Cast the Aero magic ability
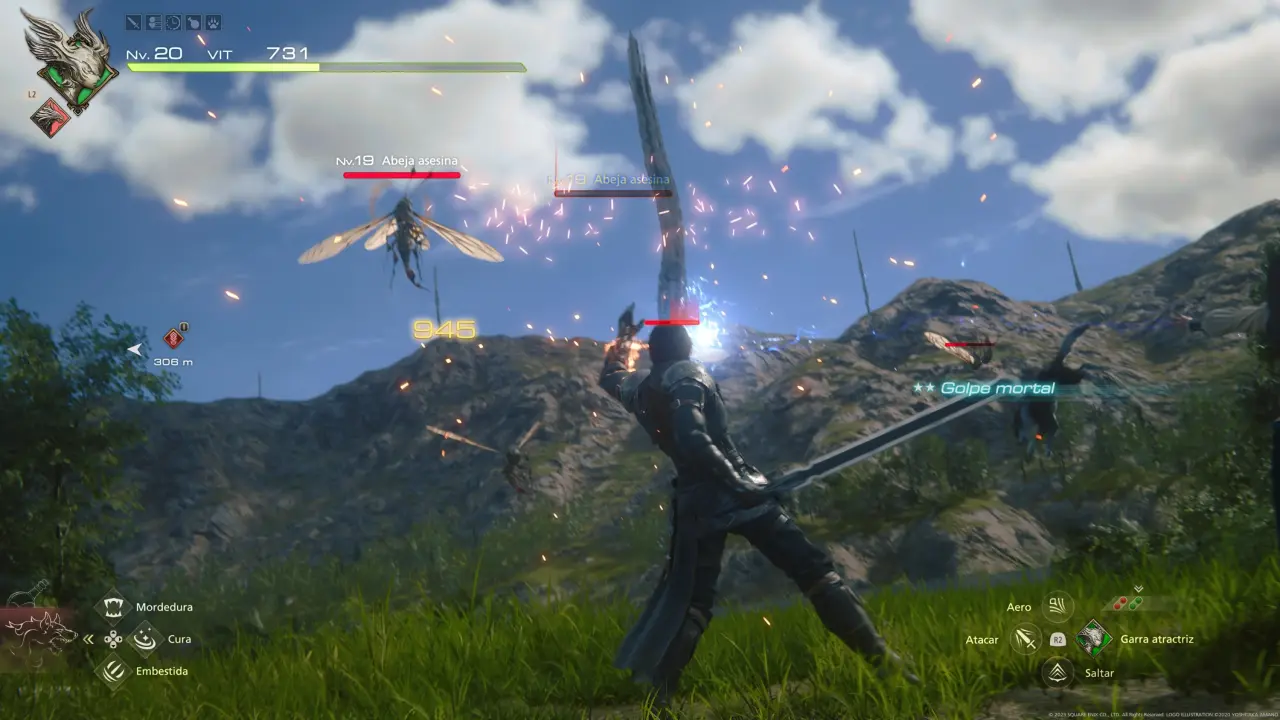This screenshot has width=1280, height=720. coord(1057,606)
